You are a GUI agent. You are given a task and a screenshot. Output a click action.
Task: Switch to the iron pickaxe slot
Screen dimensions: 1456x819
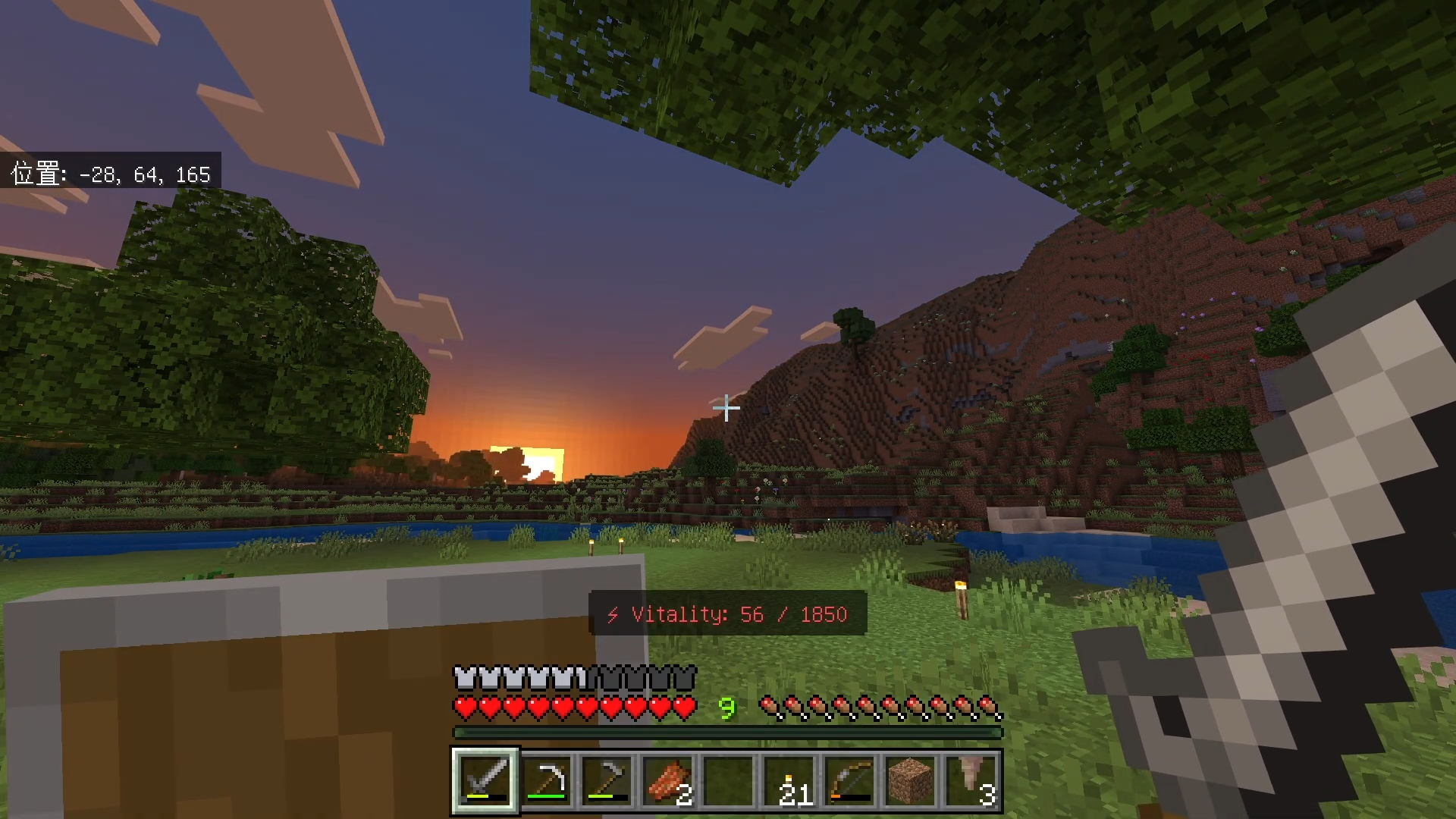[x=546, y=780]
